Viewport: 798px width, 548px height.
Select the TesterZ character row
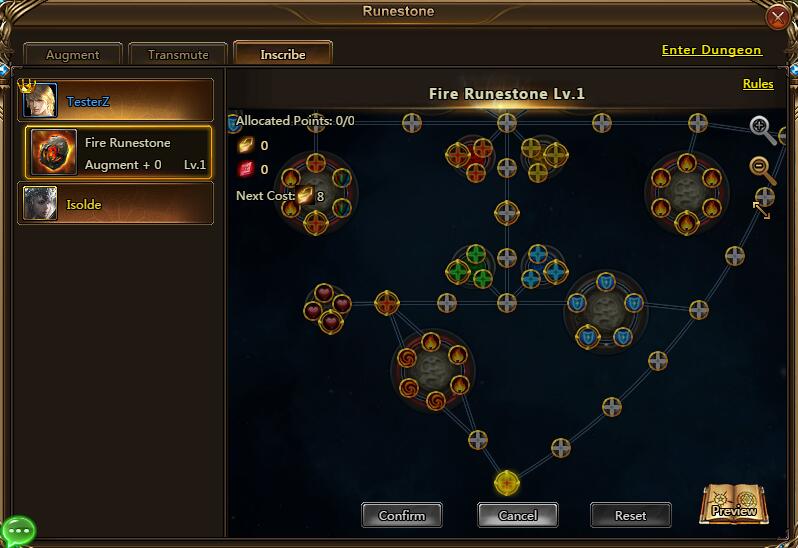pos(116,101)
